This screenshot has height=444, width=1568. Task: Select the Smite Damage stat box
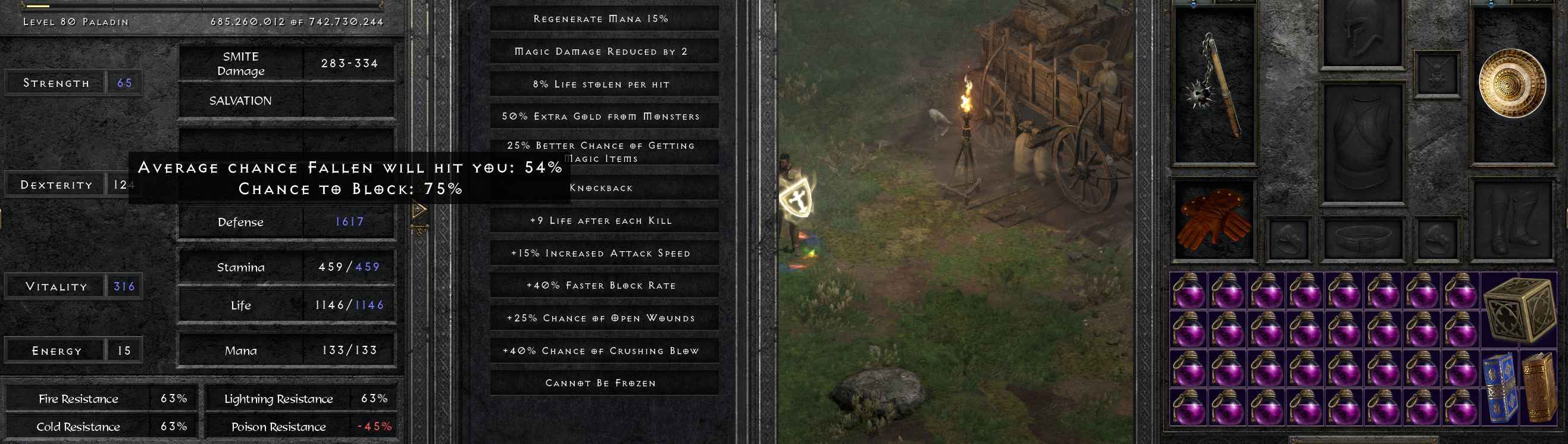click(x=287, y=63)
